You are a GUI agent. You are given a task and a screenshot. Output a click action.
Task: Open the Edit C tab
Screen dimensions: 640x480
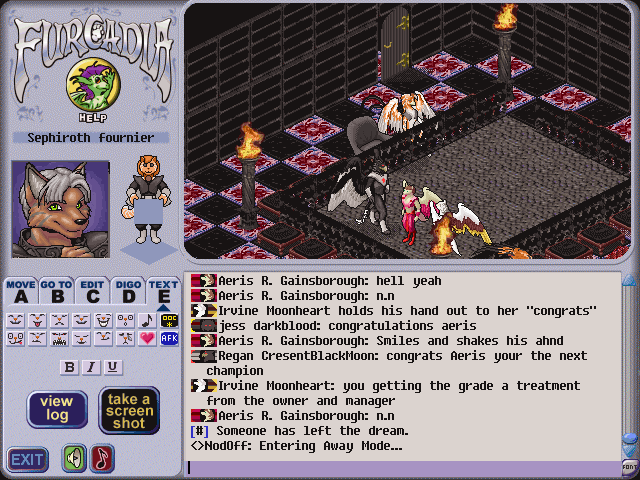click(x=92, y=291)
